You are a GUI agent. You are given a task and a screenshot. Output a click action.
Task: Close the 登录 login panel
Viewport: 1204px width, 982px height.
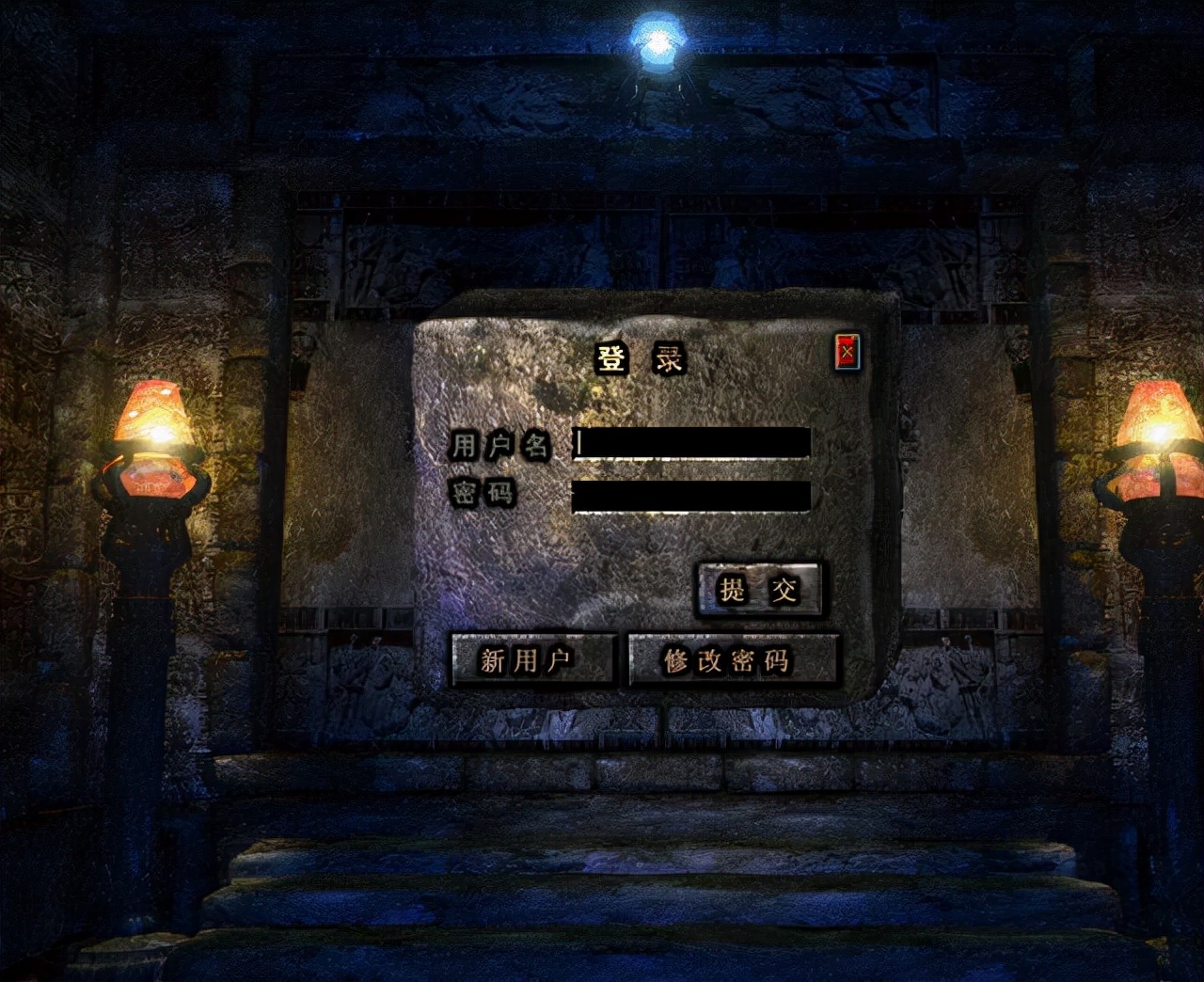point(848,352)
